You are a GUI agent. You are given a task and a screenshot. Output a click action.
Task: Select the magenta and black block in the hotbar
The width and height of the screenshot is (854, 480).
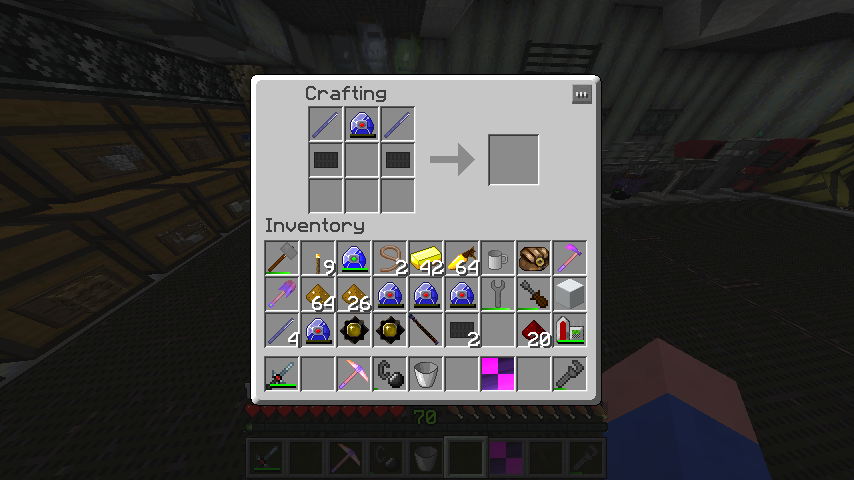(x=497, y=374)
